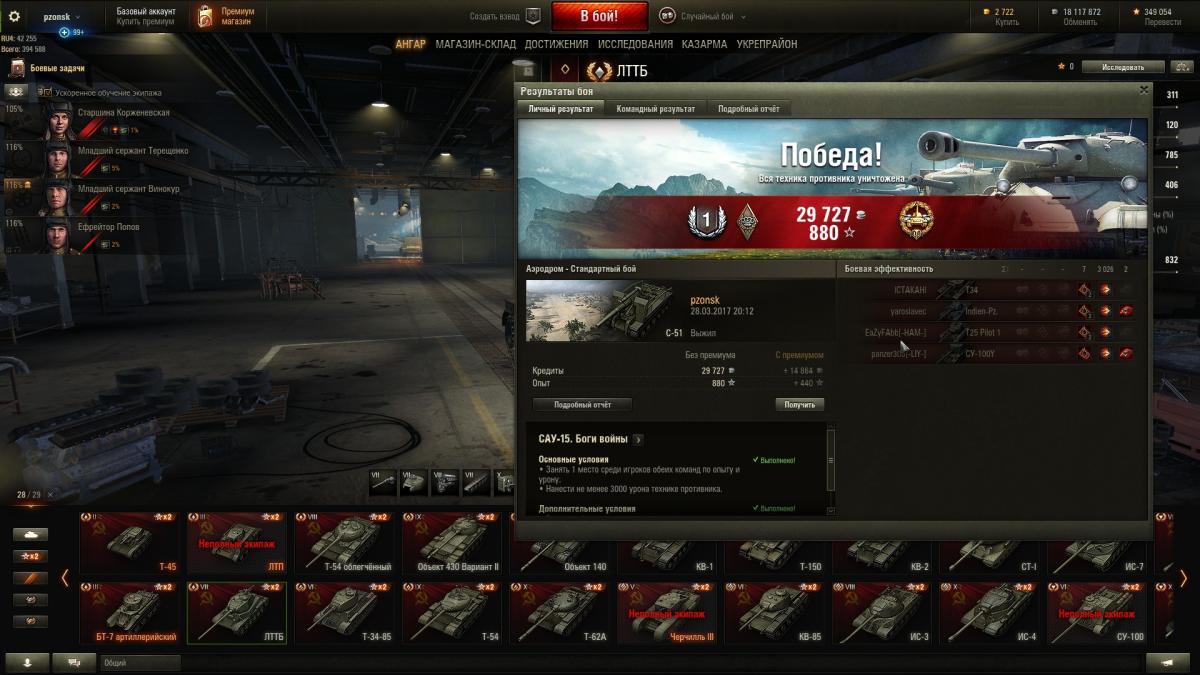Open the Подробный отчёт tab

pos(749,108)
